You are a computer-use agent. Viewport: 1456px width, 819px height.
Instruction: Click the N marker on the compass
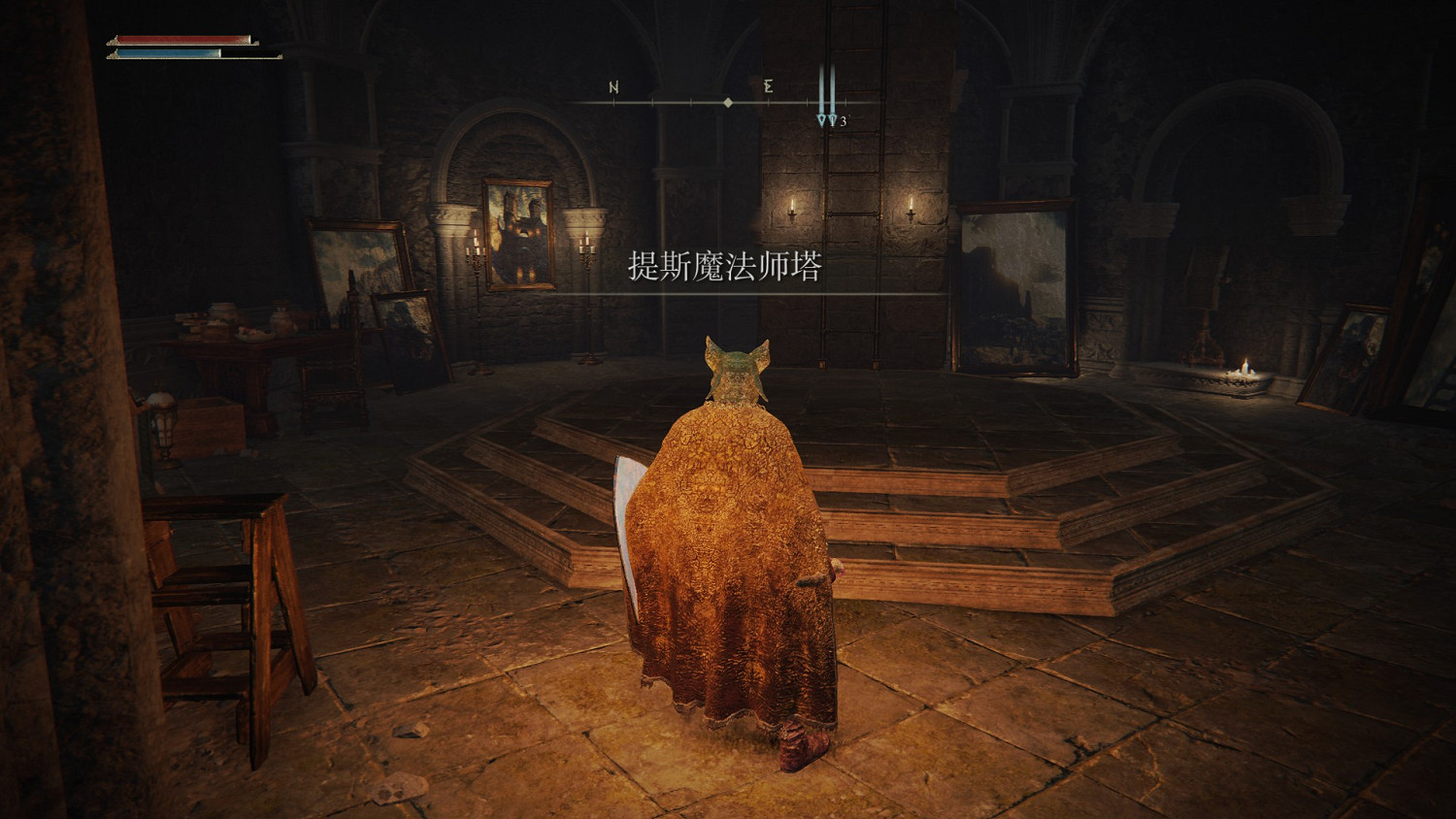click(612, 87)
